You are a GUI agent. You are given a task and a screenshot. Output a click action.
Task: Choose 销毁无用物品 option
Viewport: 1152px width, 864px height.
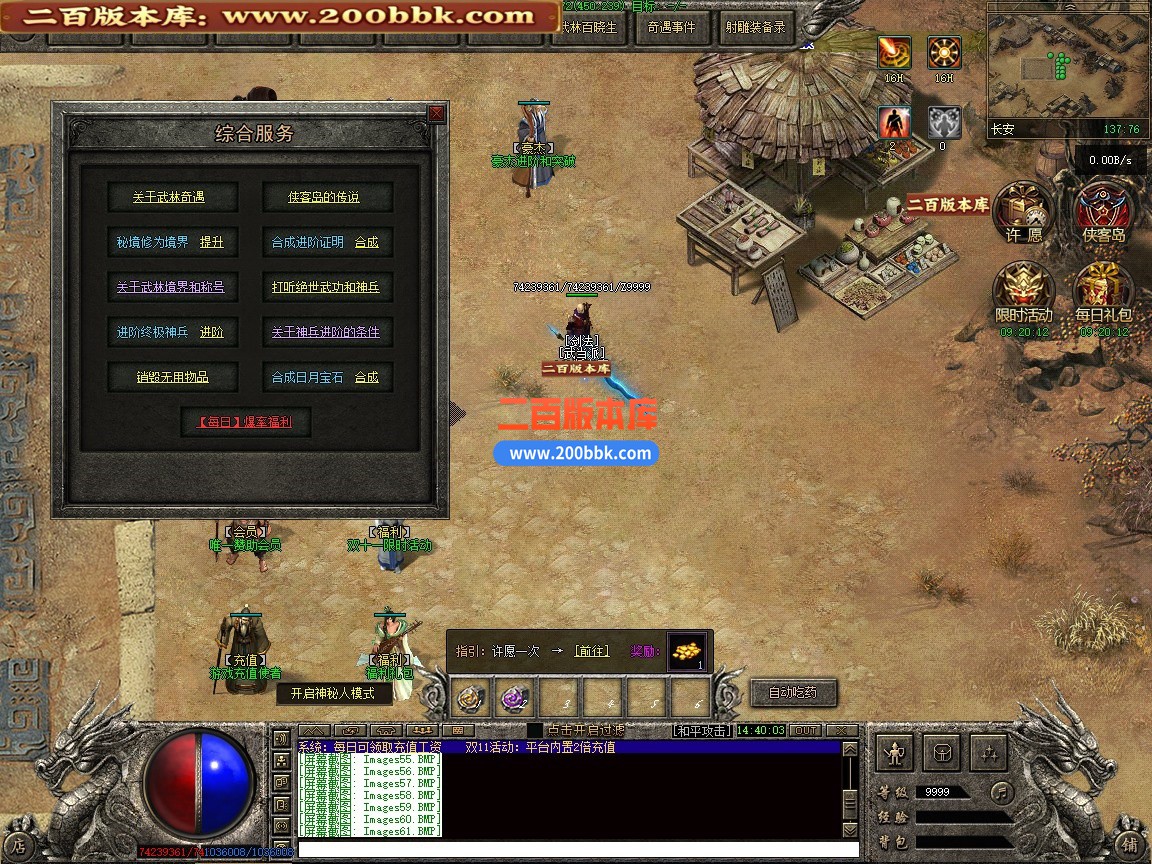tap(172, 377)
